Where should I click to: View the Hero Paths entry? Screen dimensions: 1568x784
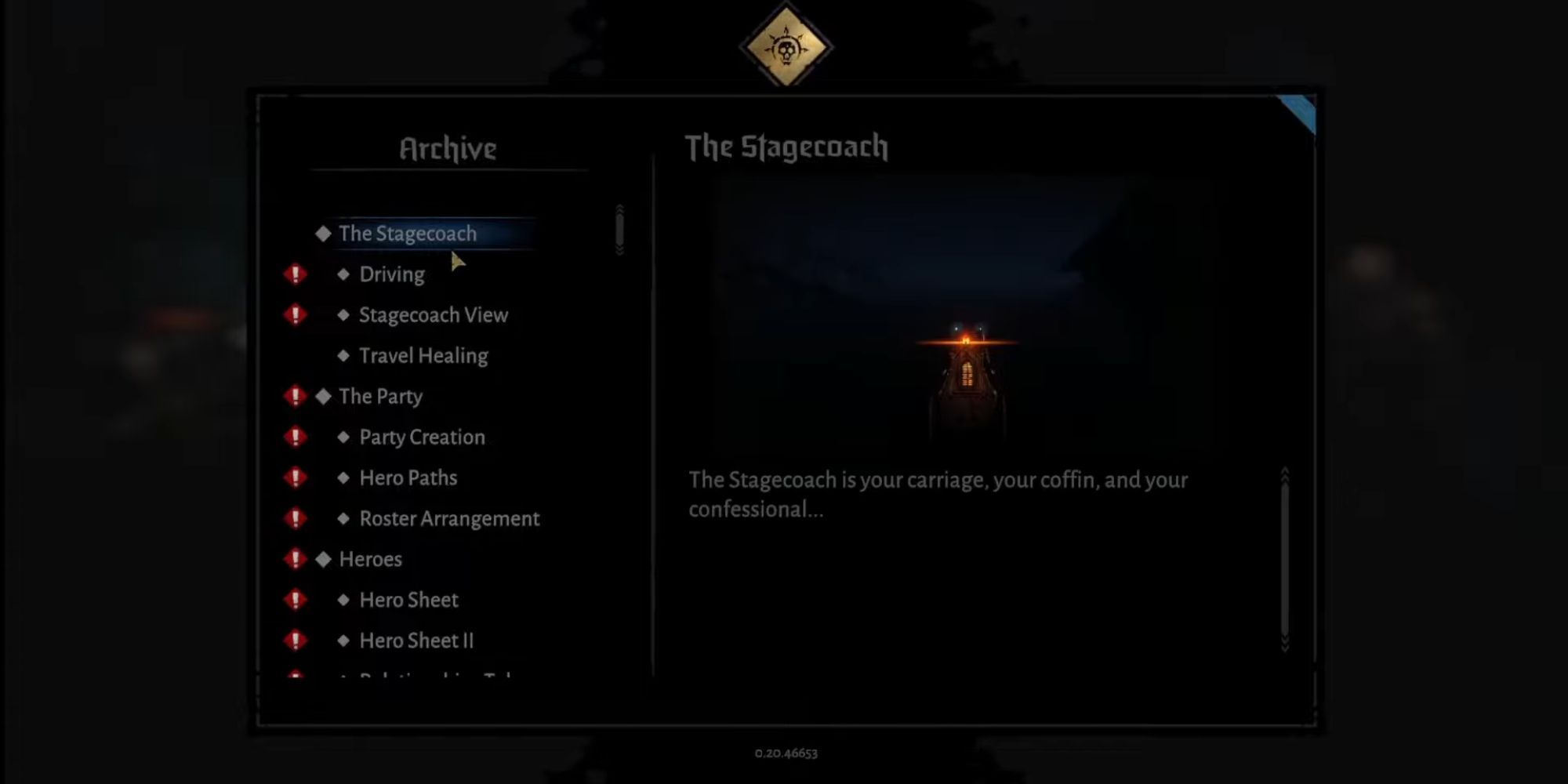[408, 478]
